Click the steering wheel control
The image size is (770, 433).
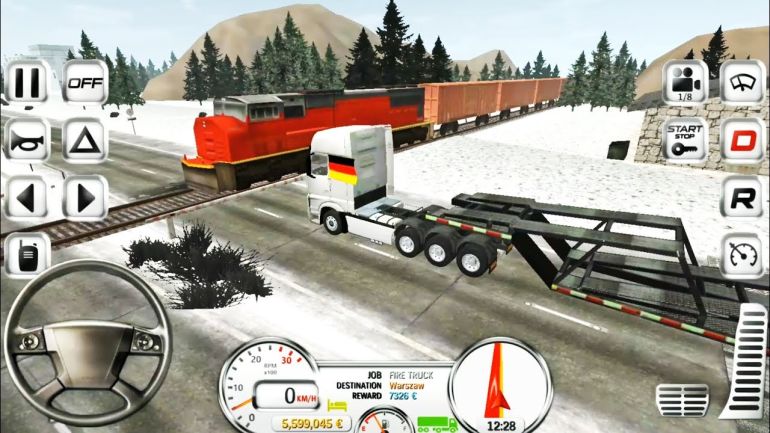[87, 345]
